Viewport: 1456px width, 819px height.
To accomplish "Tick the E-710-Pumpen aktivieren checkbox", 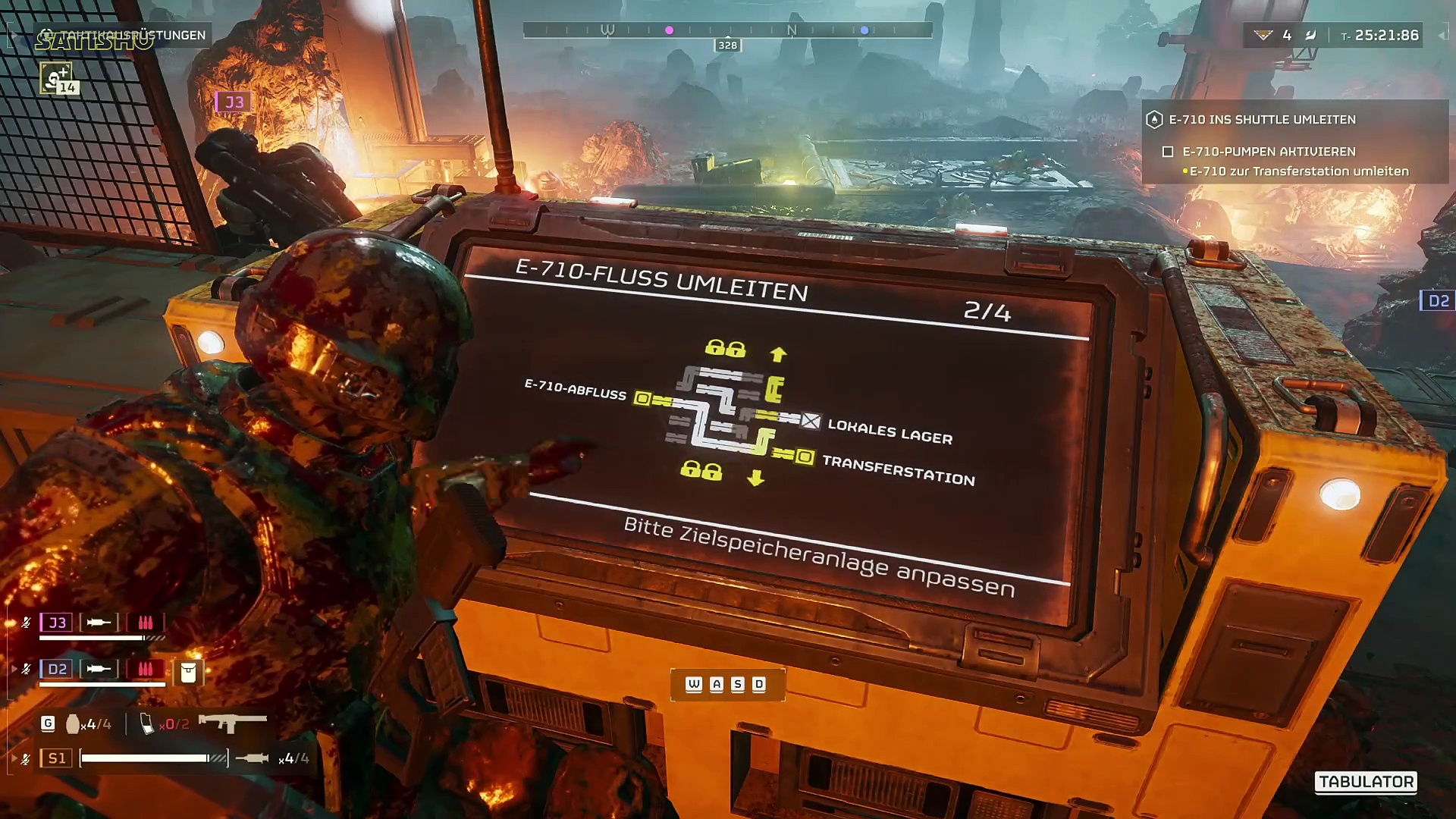I will coord(1168,152).
